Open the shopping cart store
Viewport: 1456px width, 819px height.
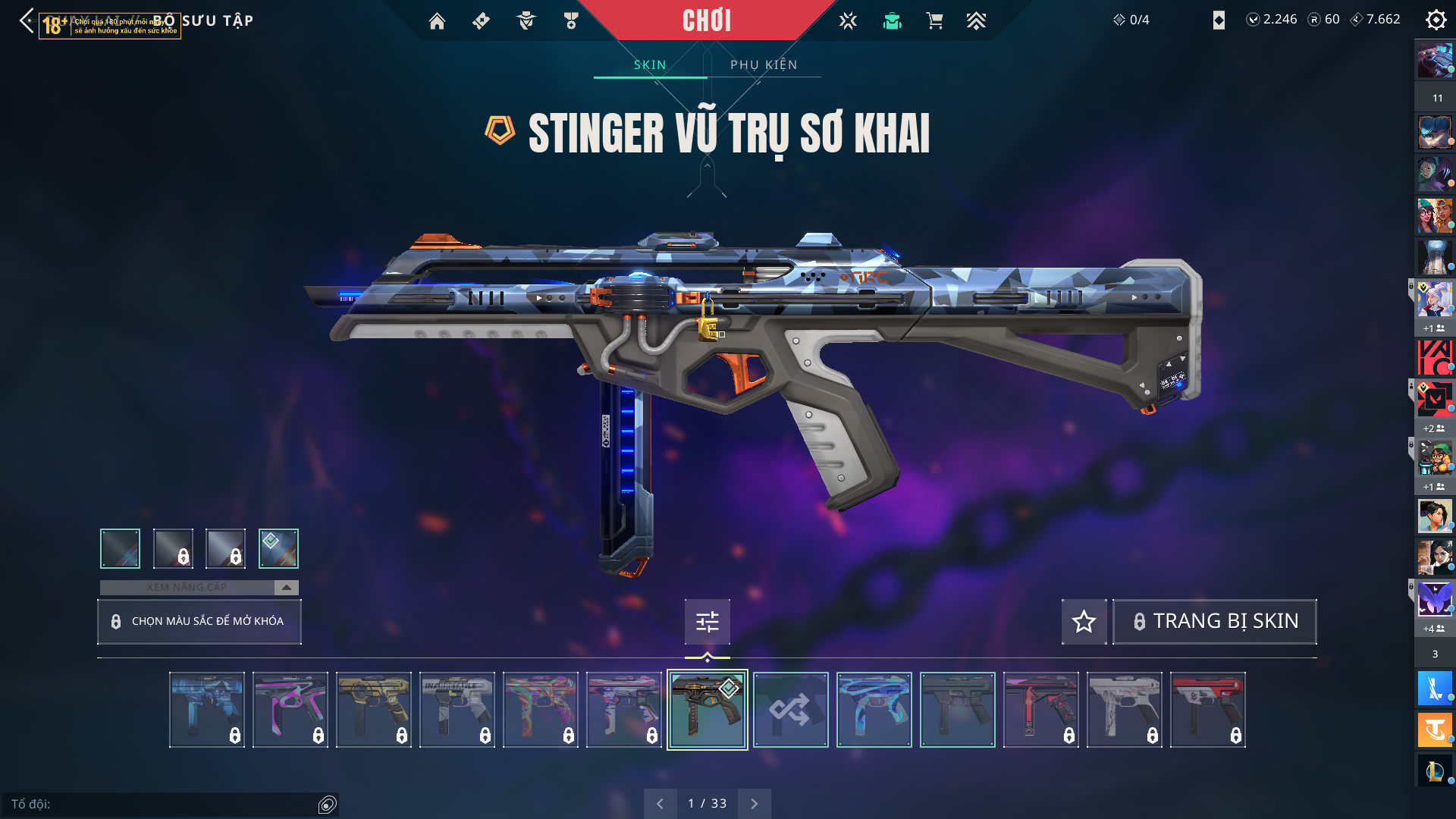(x=934, y=21)
